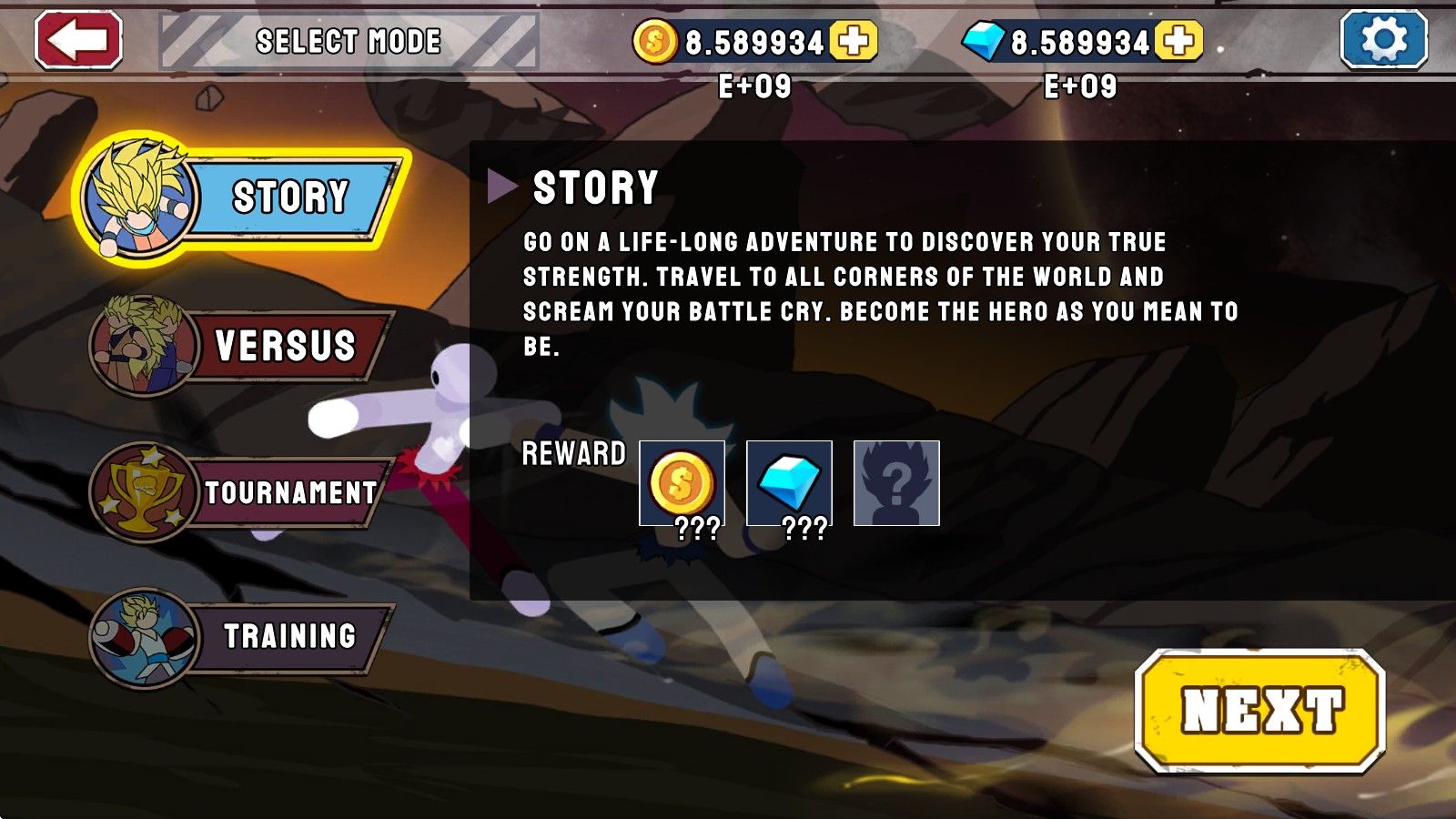The image size is (1456, 819).
Task: View the mystery character reward tile
Action: tap(896, 483)
